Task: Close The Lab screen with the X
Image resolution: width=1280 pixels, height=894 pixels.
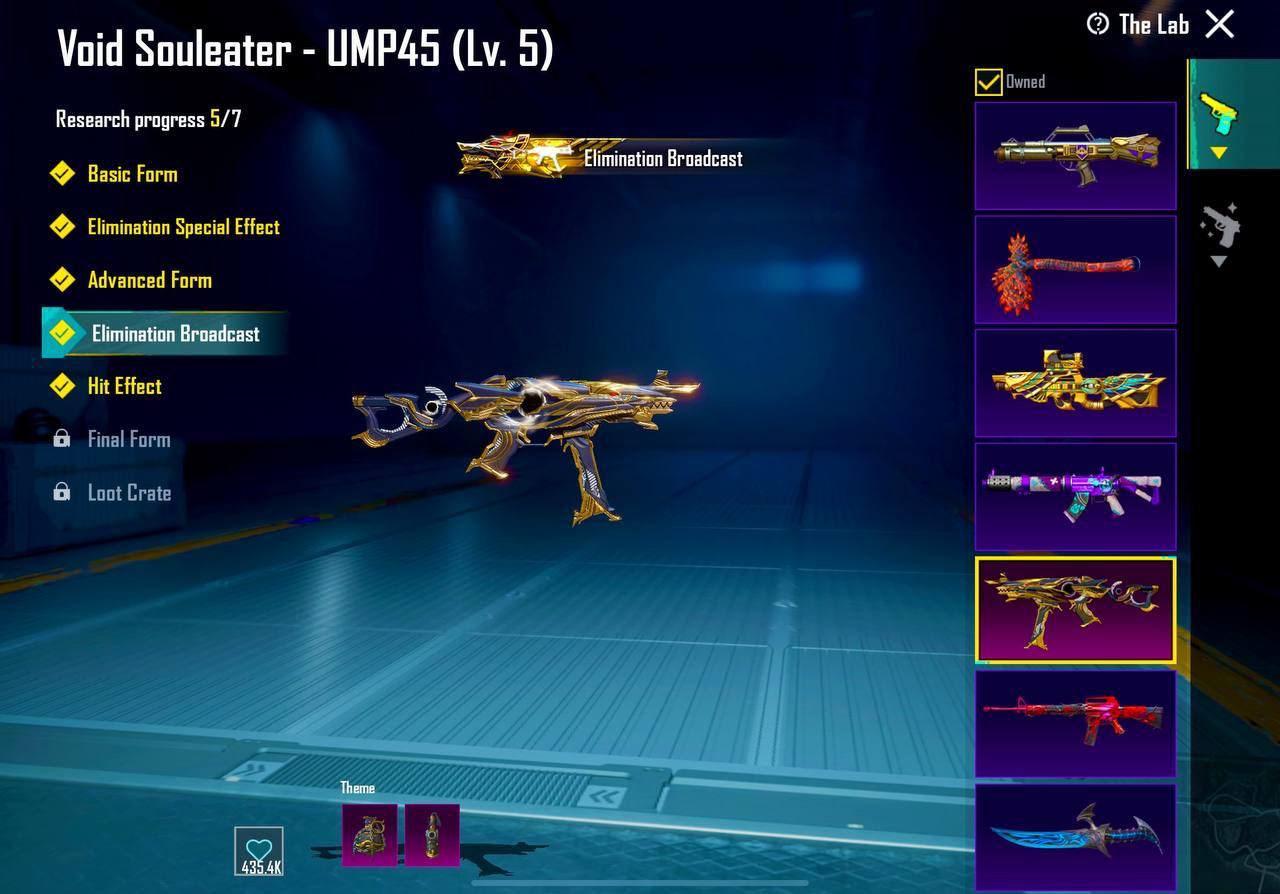Action: pos(1220,24)
